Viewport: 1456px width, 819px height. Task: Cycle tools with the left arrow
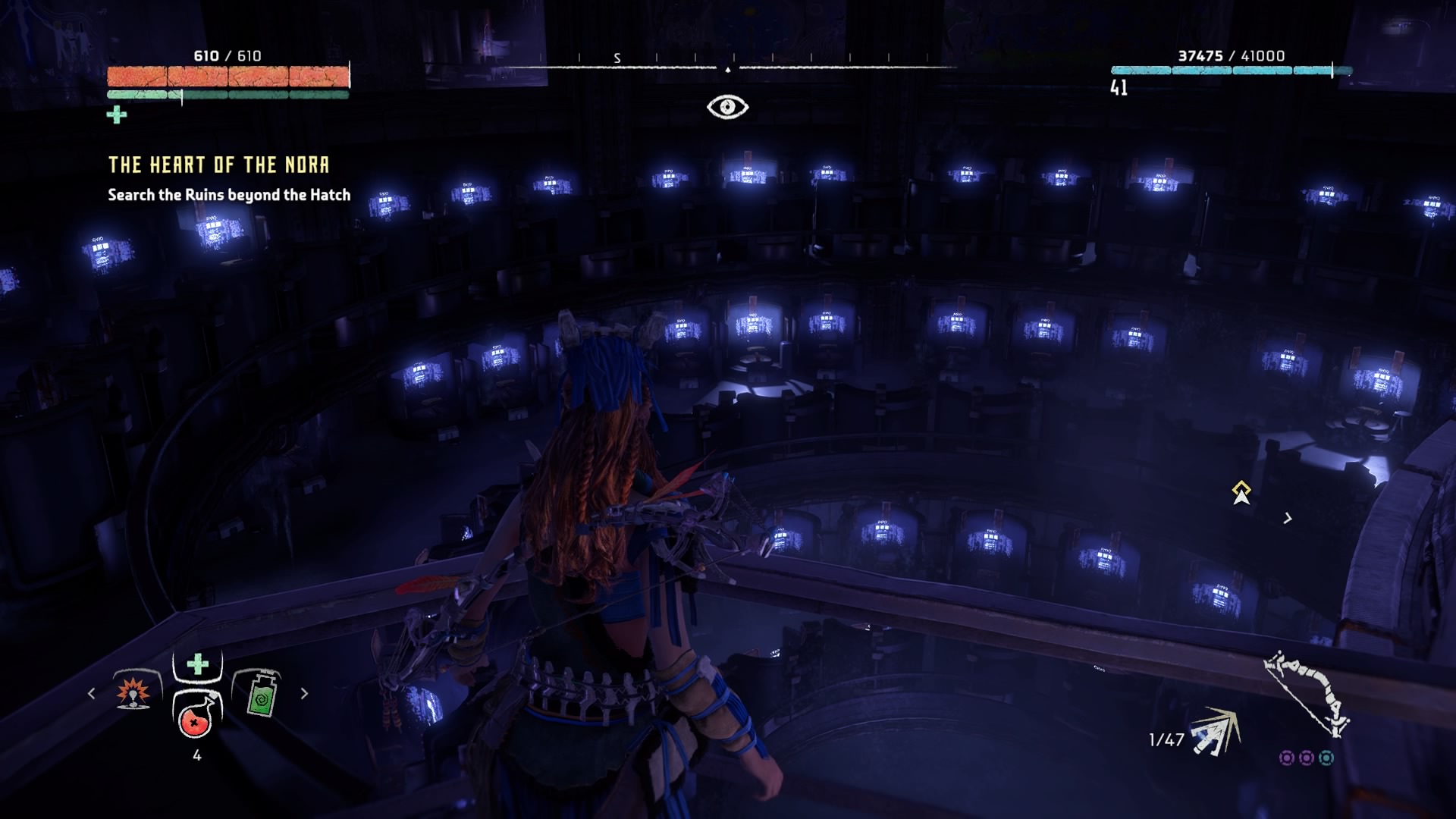pyautogui.click(x=92, y=693)
